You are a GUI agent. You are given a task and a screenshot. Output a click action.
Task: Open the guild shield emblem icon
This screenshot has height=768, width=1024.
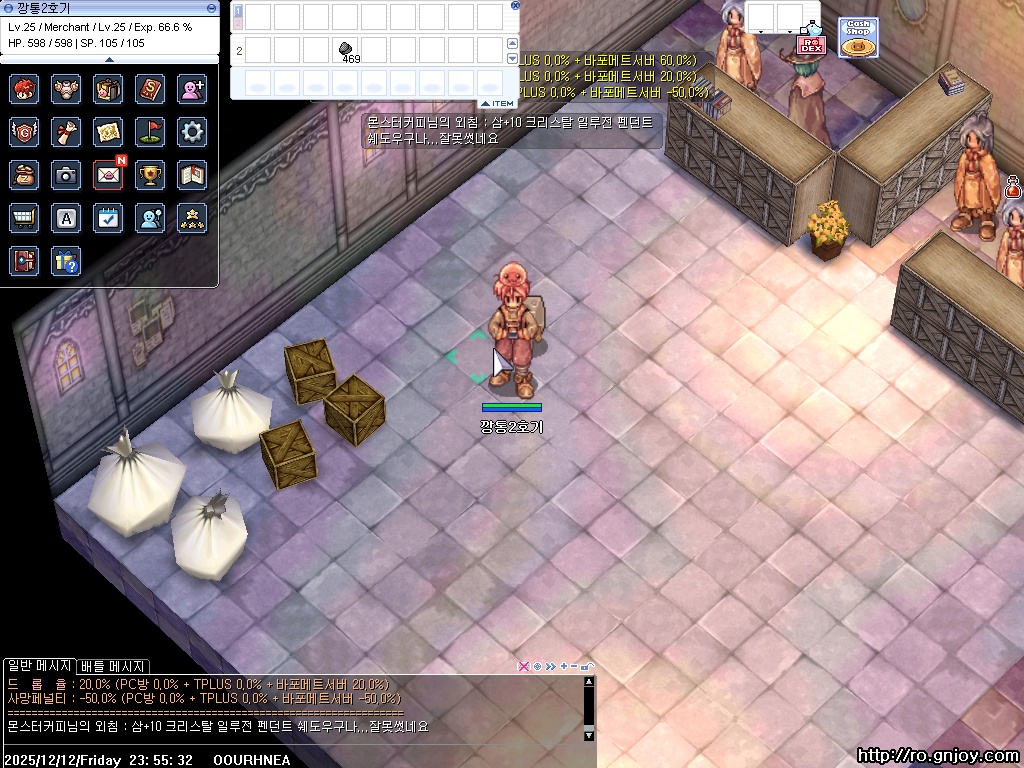pos(24,131)
